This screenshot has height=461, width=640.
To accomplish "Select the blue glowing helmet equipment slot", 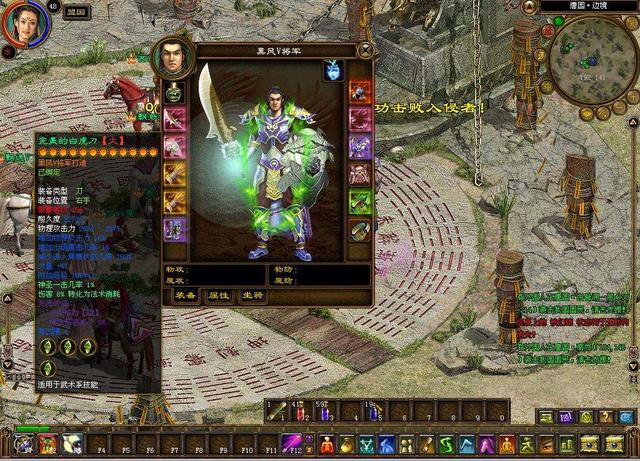I will click(x=333, y=71).
